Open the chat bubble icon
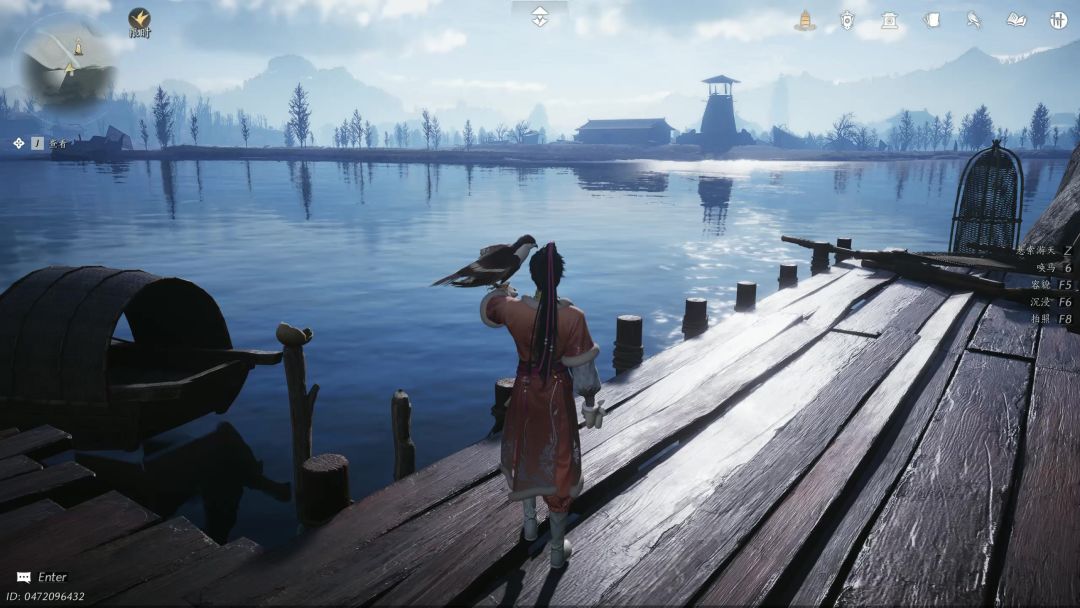 (x=23, y=577)
